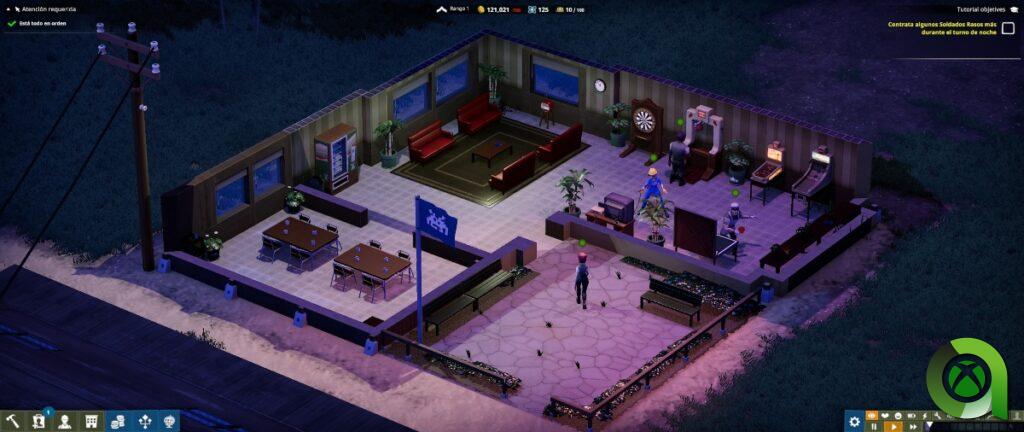Viewport: 1024px width, 432px height.
Task: Open the branching arrows panel
Action: 144,421
